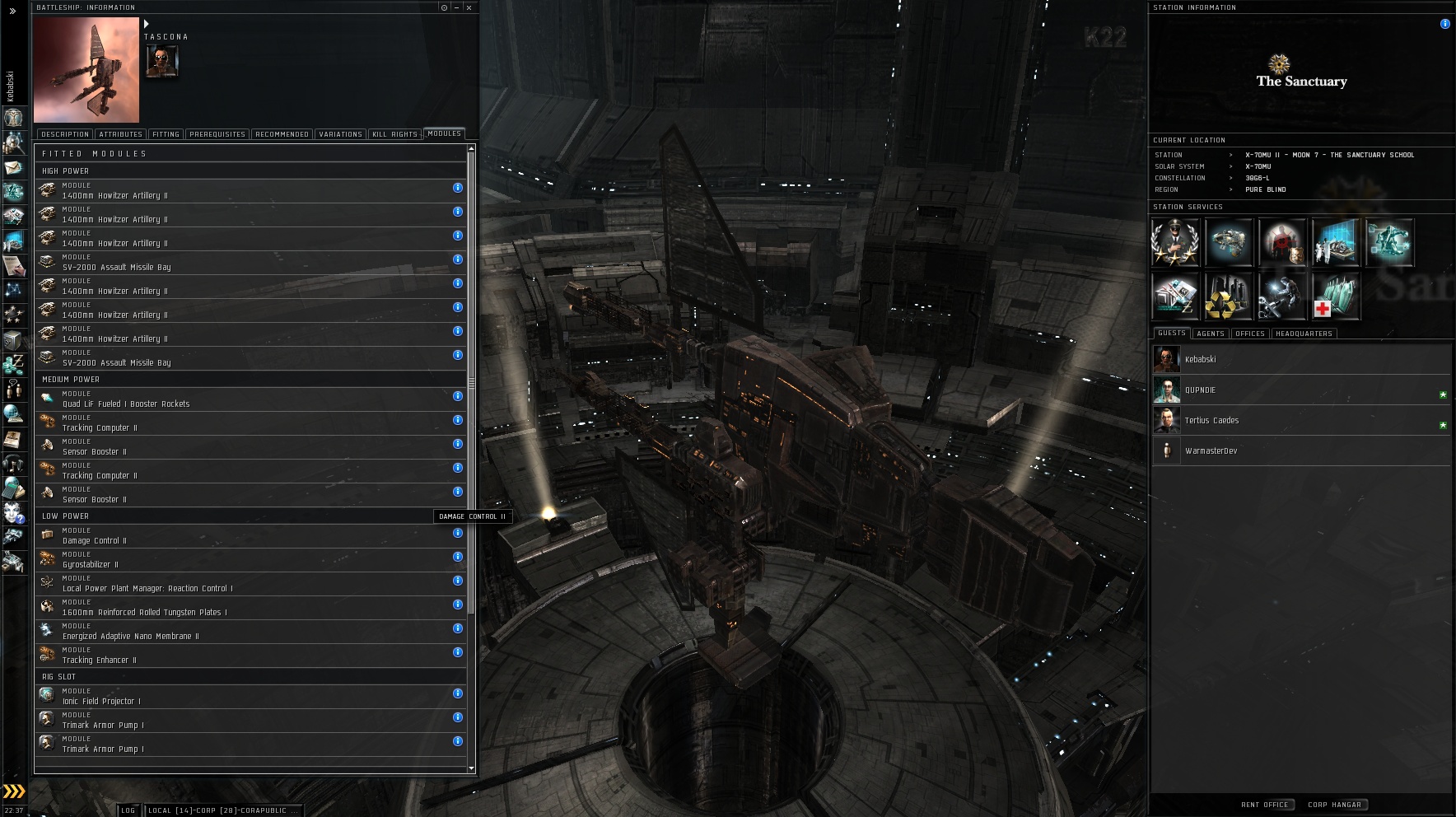The width and height of the screenshot is (1456, 817).
Task: Switch to the Offices tab
Action: [1249, 334]
